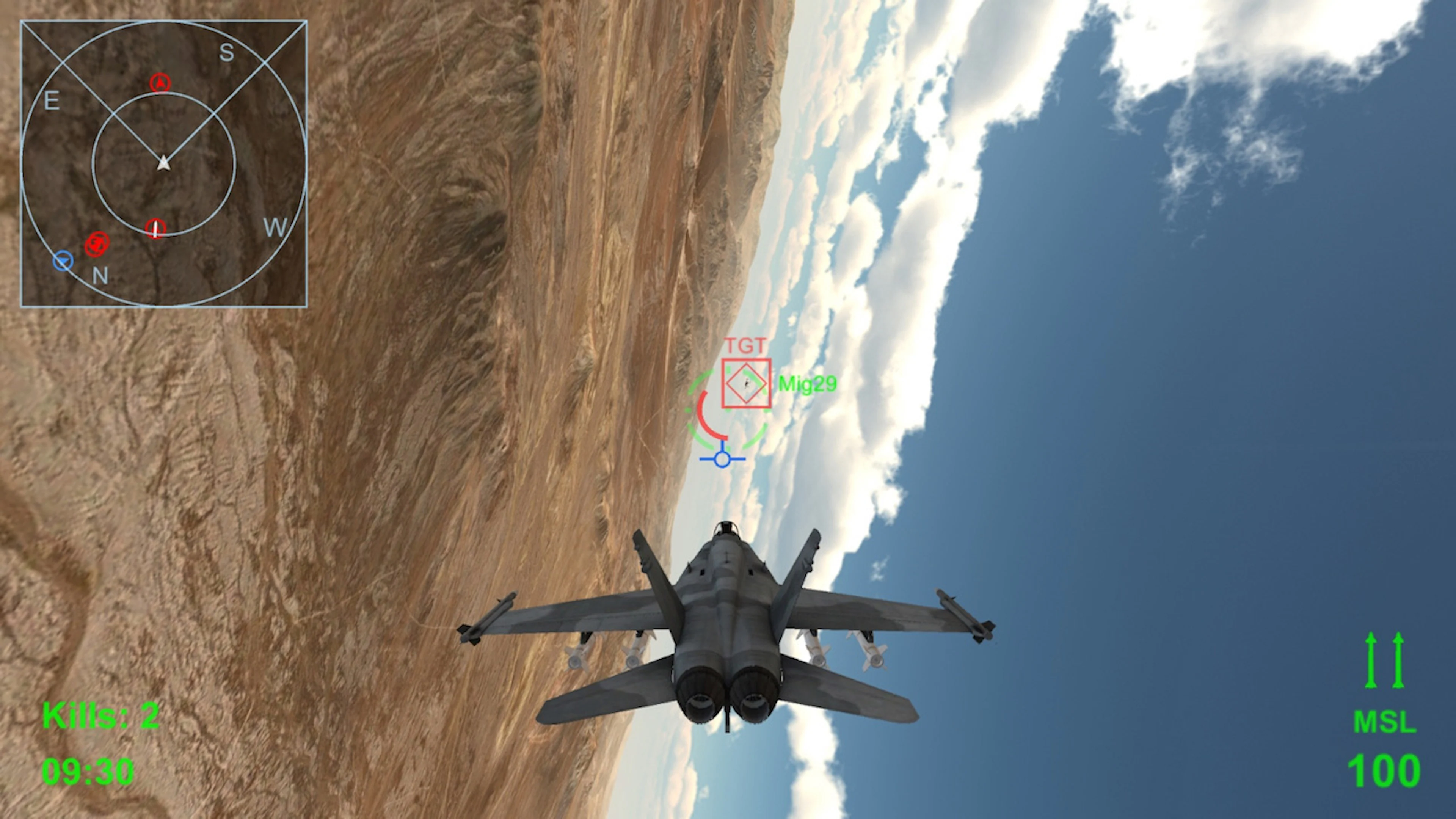Toggle the blue velocity vector marker

722,459
